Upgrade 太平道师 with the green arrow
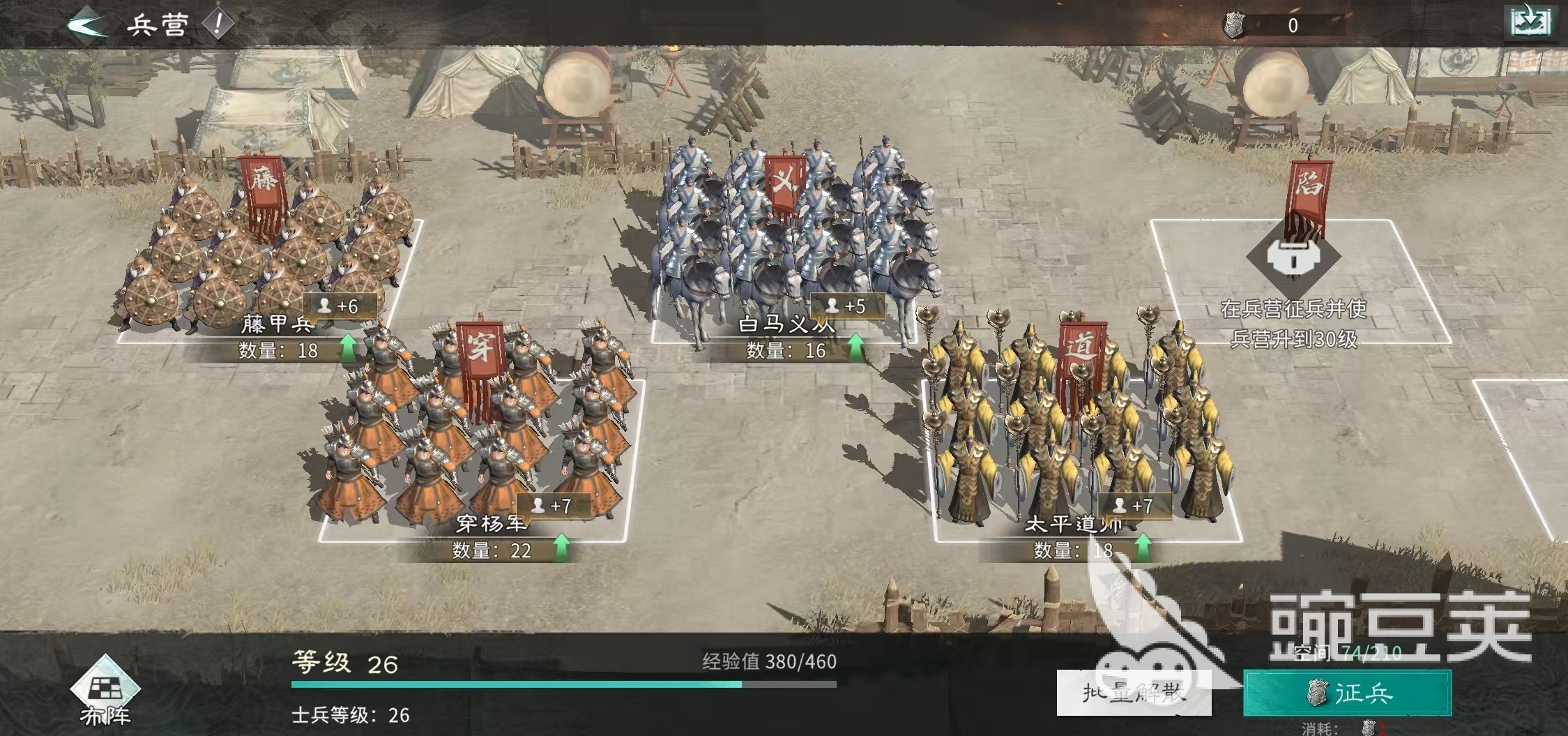Image resolution: width=1568 pixels, height=736 pixels. (x=1143, y=548)
